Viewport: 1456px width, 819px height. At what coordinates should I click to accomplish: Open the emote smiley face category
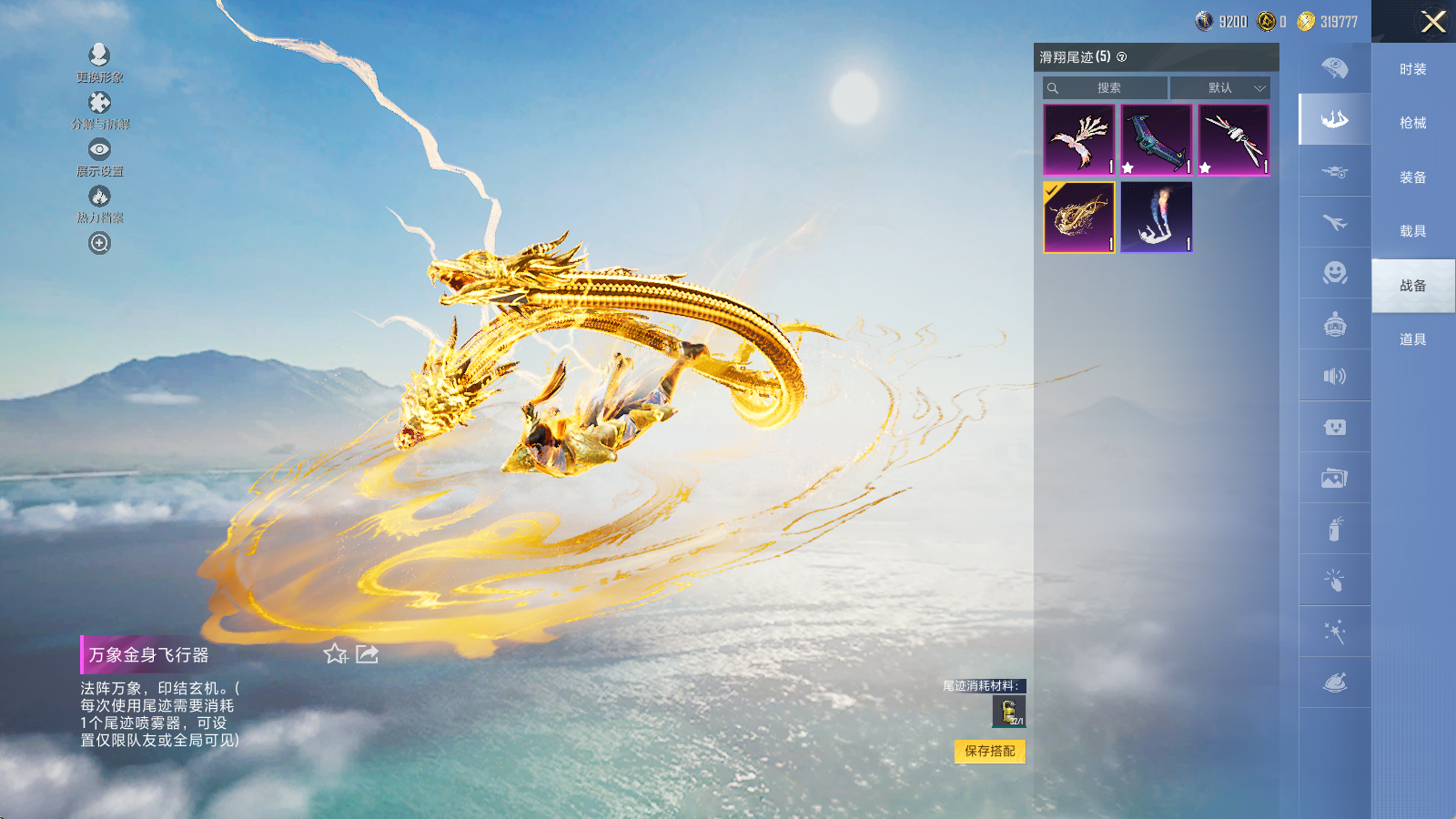click(x=1335, y=273)
